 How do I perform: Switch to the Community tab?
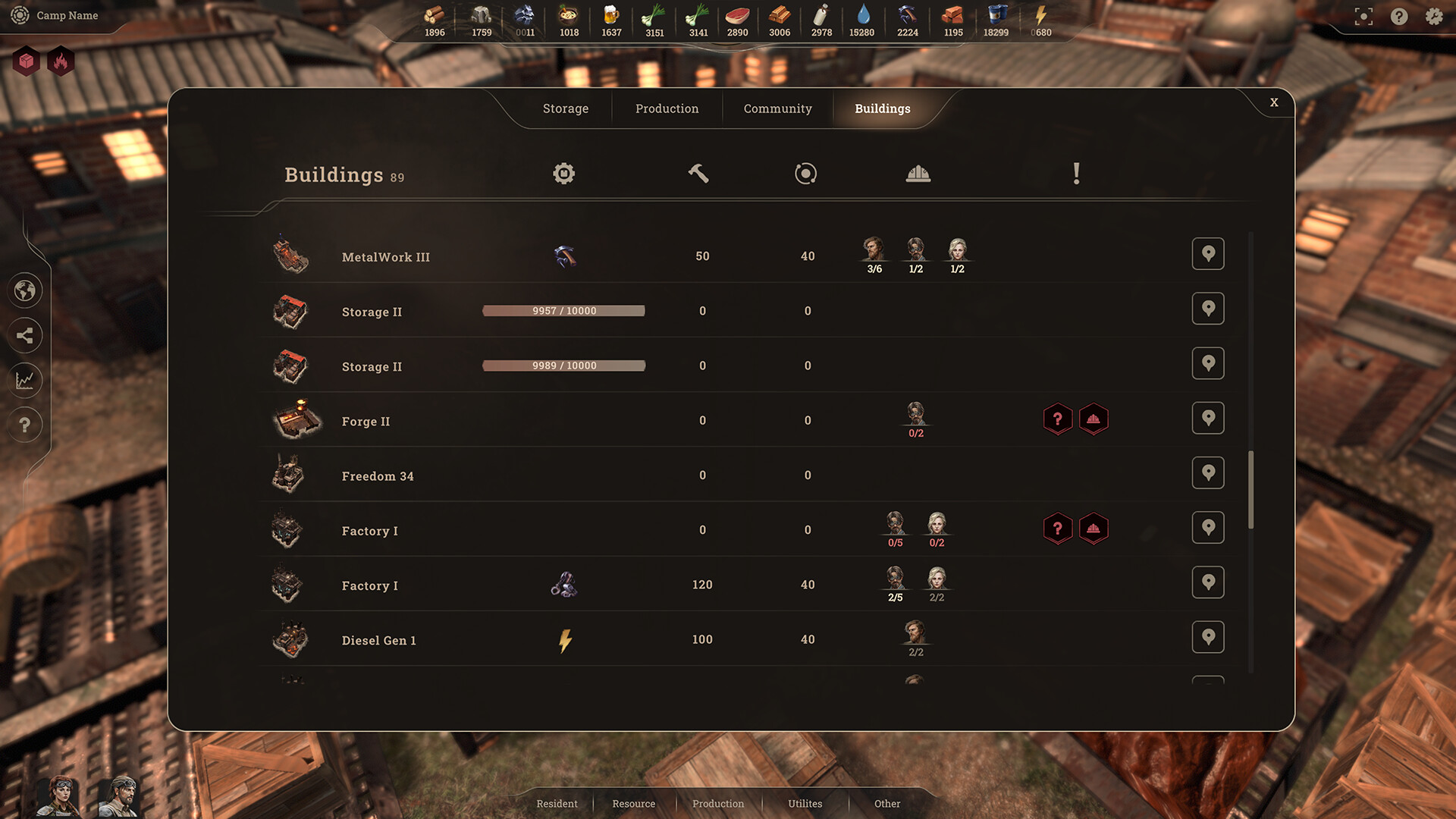[x=777, y=108]
